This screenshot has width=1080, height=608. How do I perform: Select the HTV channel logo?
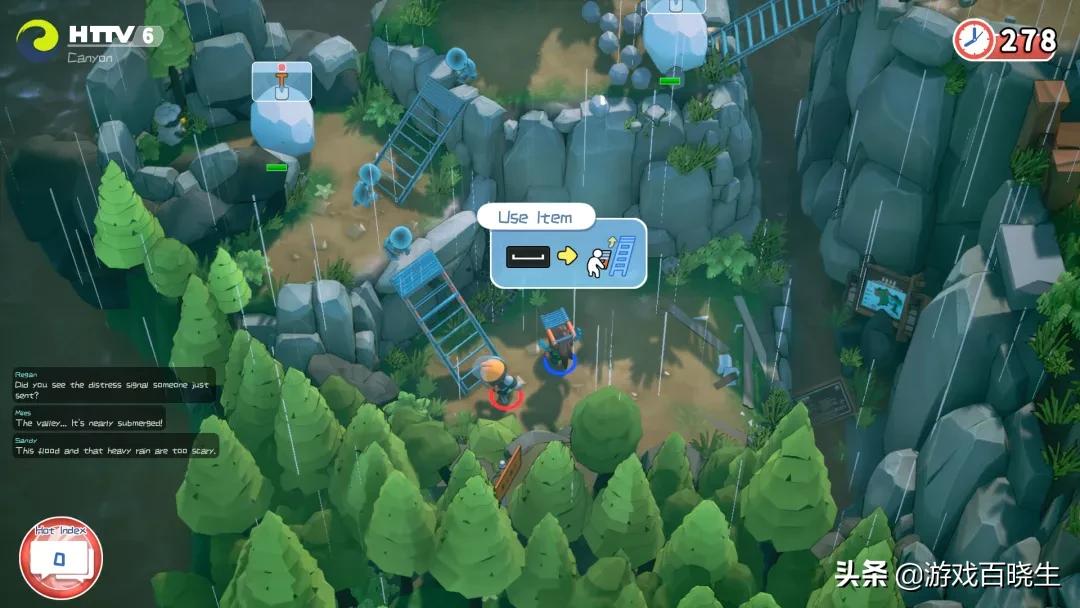tap(37, 41)
